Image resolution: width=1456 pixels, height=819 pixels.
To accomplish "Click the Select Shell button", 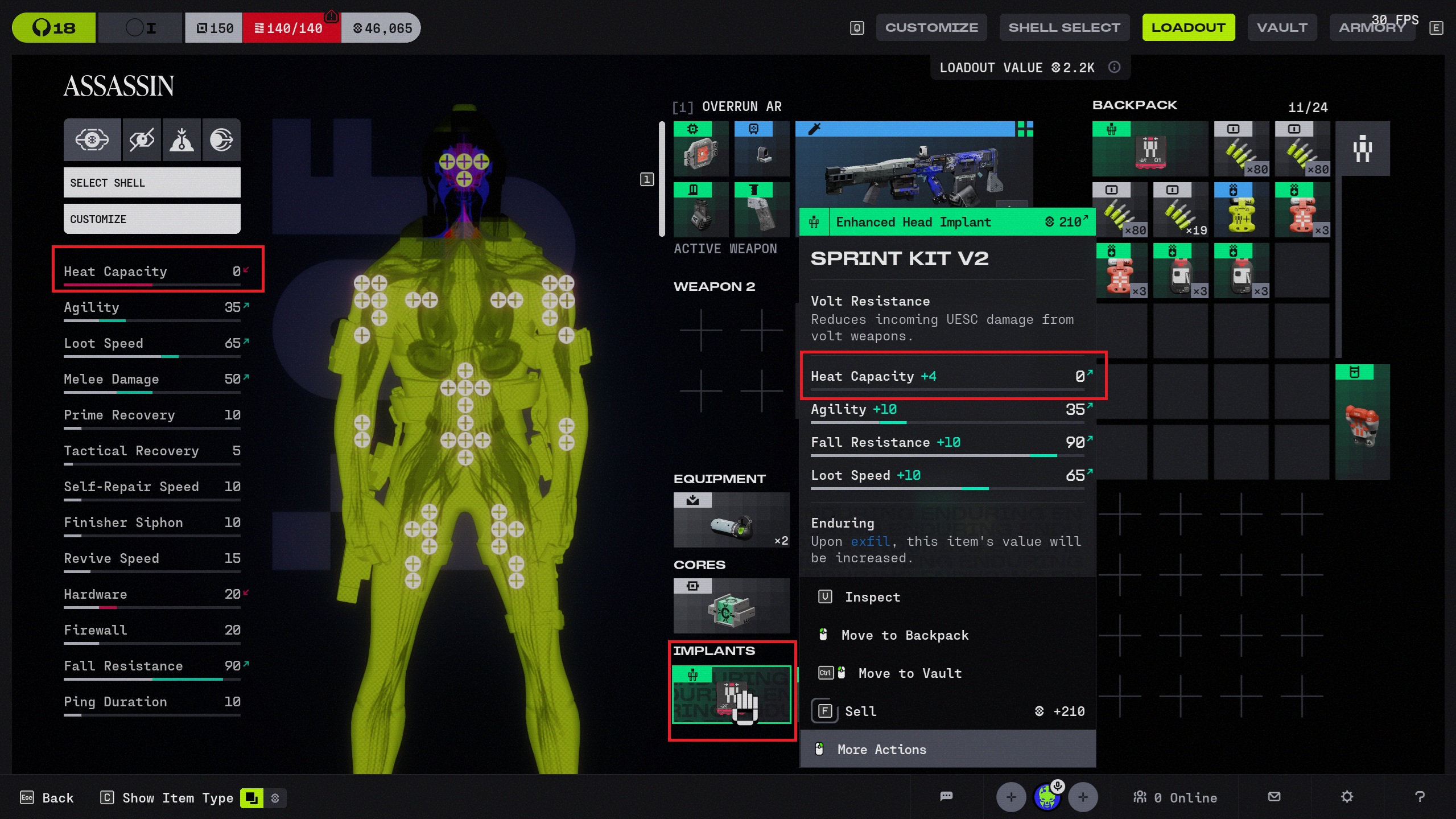I will coord(152,183).
